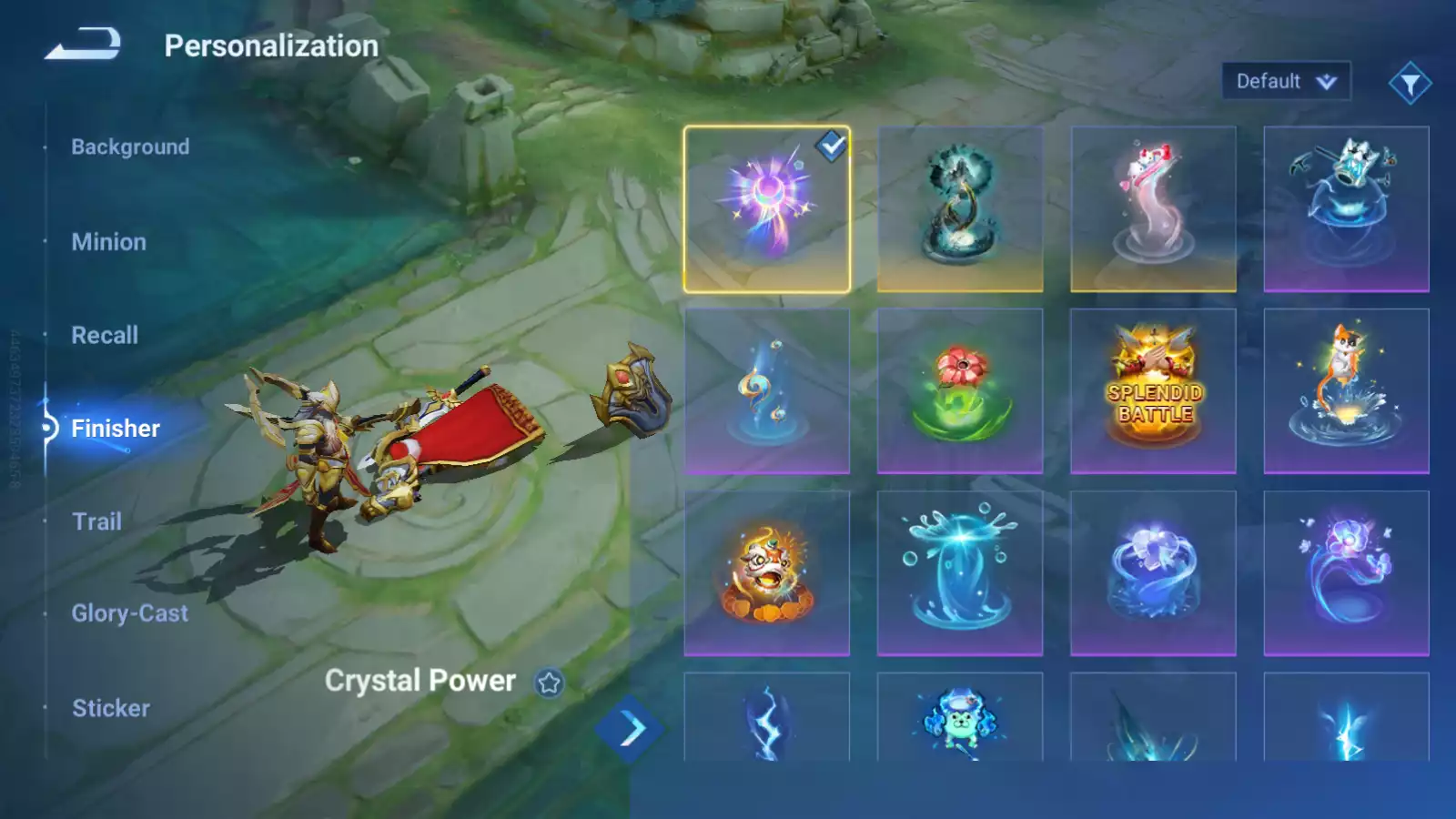This screenshot has width=1456, height=819.
Task: Toggle the star icon beside Crystal Power
Action: coord(549,682)
